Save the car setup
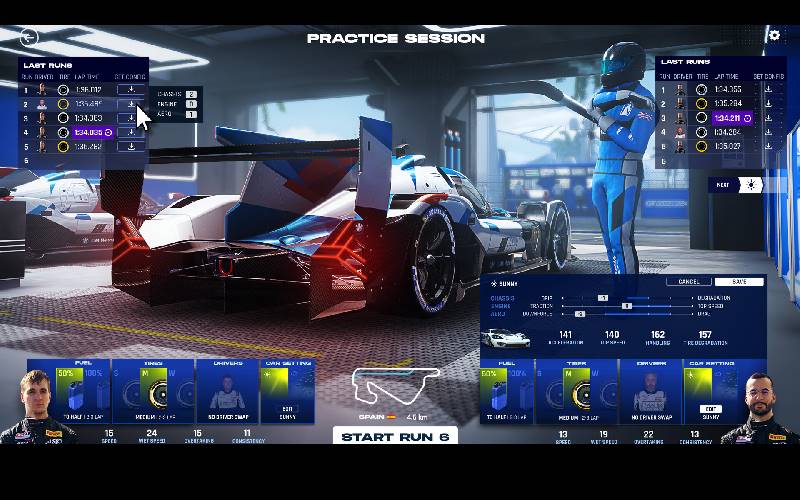The height and width of the screenshot is (500, 800). [738, 282]
